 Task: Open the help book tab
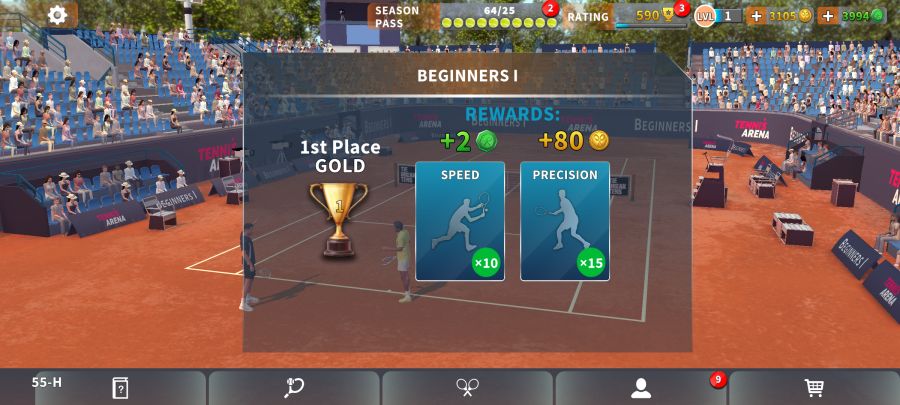pyautogui.click(x=120, y=388)
